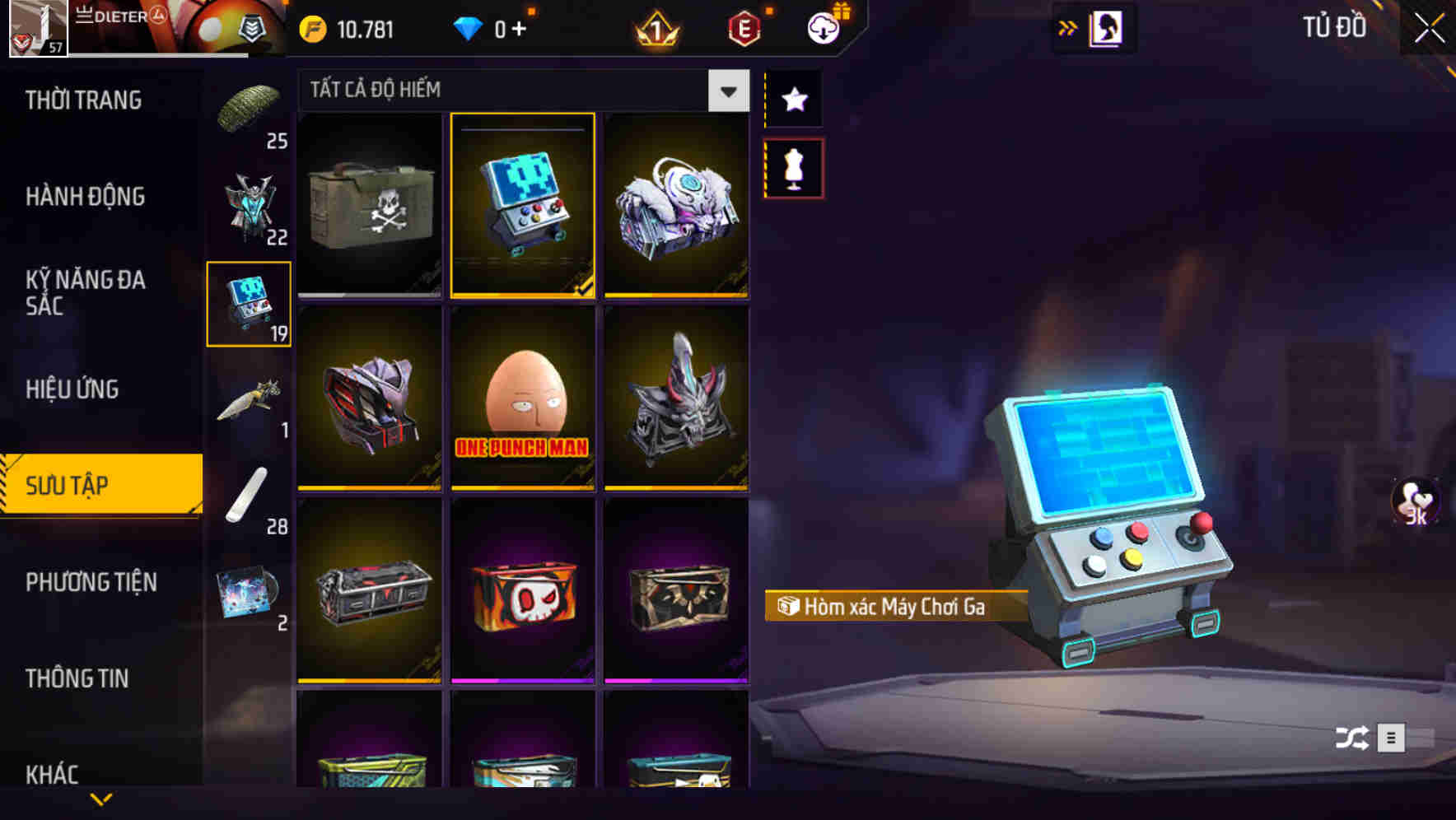Open the THỜI TRANG section
The height and width of the screenshot is (820, 1456).
86,100
